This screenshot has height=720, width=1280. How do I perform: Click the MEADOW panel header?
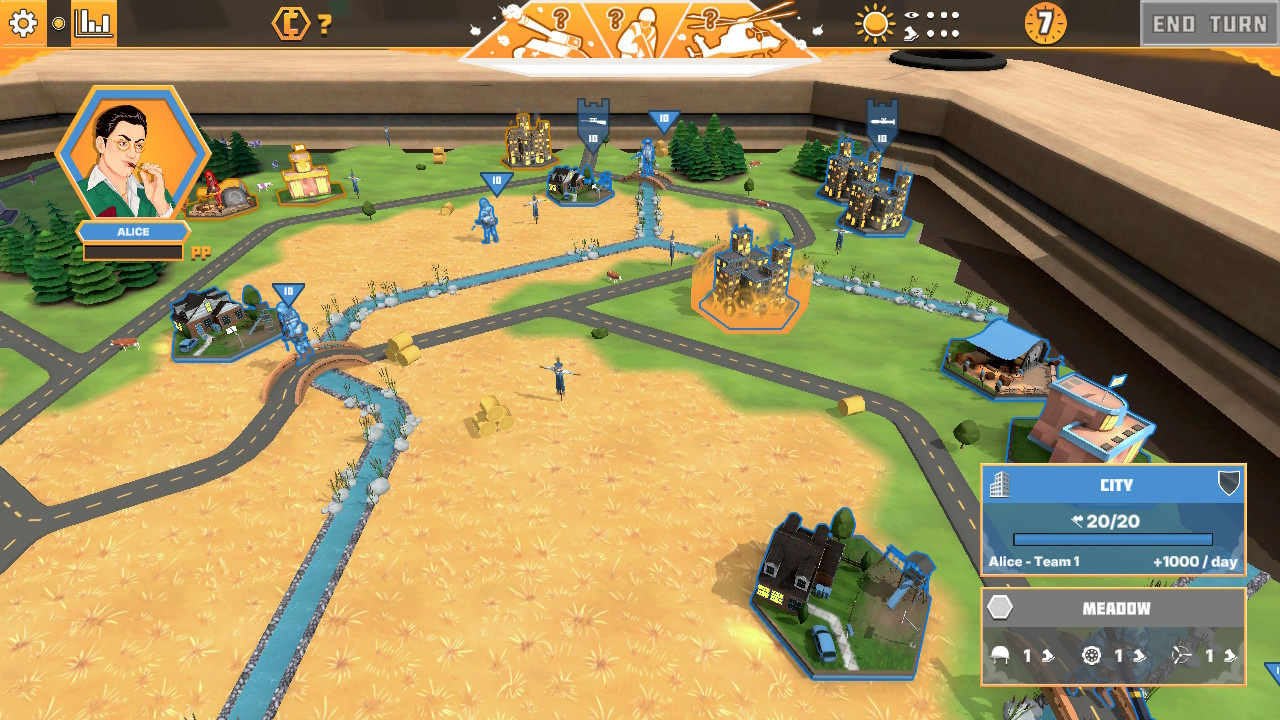(1115, 607)
